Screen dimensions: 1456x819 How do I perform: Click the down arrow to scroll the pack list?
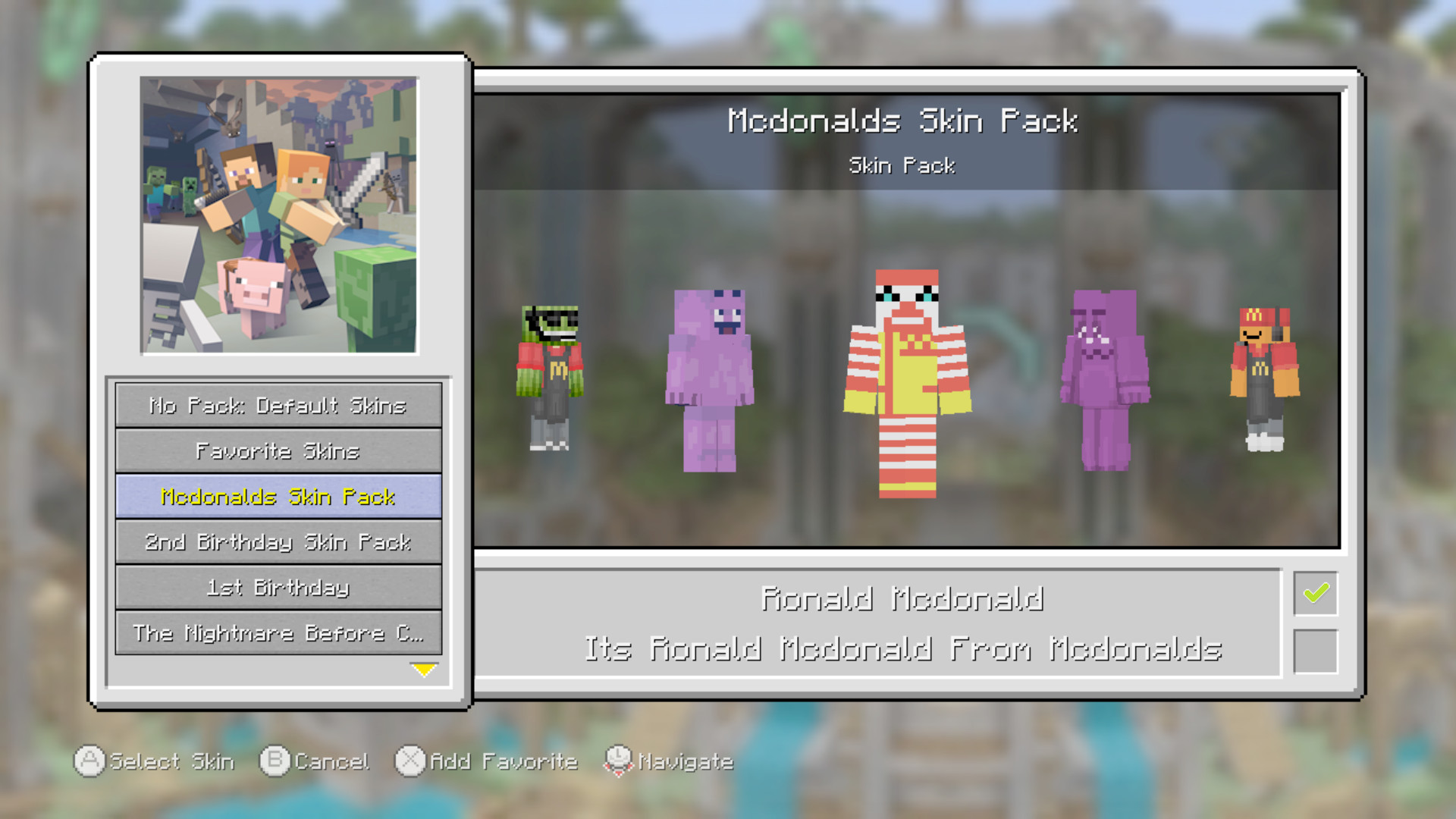(425, 670)
